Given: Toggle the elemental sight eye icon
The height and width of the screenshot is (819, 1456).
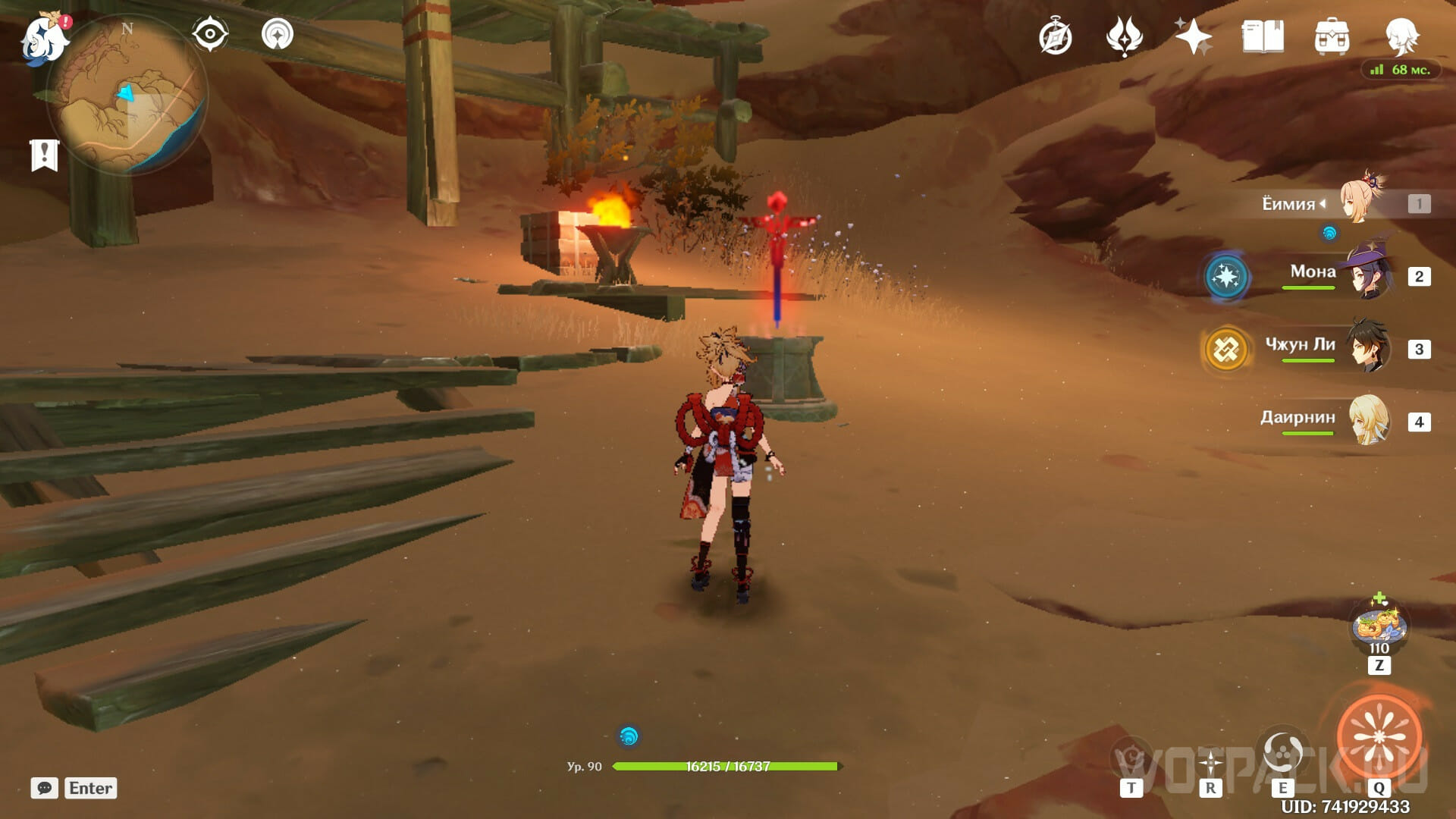Looking at the screenshot, I should pyautogui.click(x=210, y=34).
